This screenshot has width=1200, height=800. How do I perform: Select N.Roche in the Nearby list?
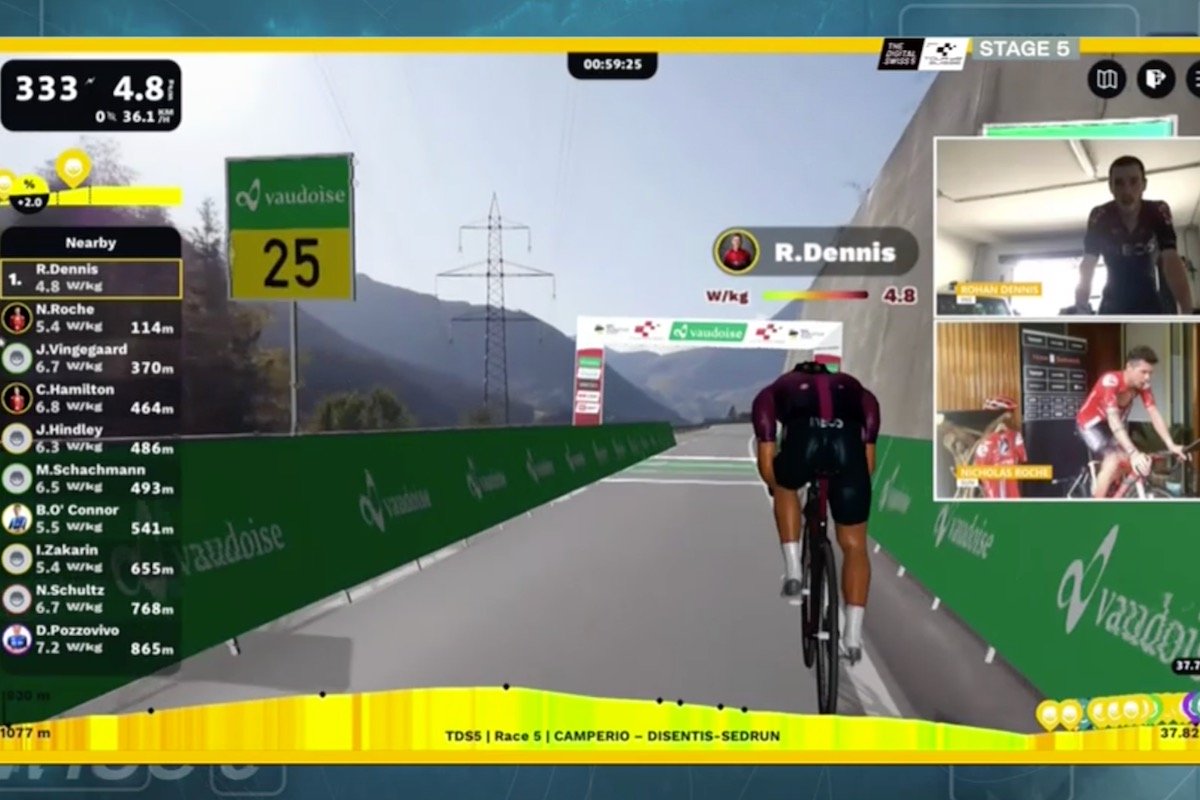pyautogui.click(x=91, y=318)
